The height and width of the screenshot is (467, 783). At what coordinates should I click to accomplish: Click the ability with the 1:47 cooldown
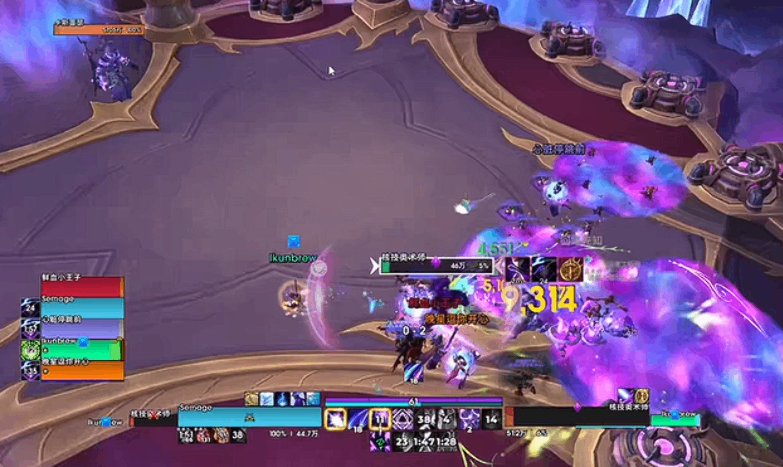point(424,440)
